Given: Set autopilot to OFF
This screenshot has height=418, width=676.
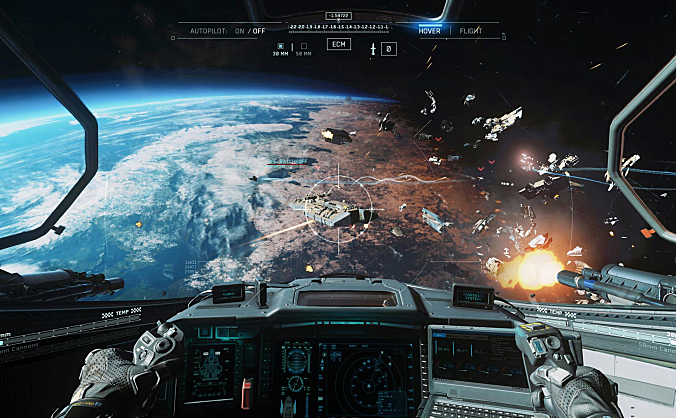Looking at the screenshot, I should (x=259, y=31).
